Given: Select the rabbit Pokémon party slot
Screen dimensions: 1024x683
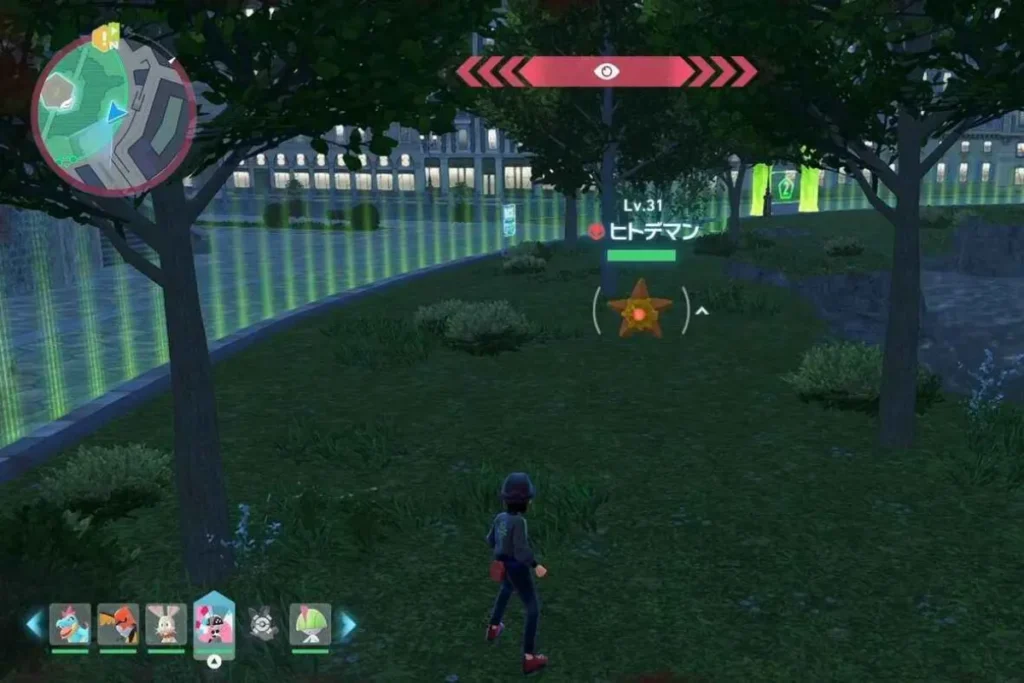Looking at the screenshot, I should point(166,624).
